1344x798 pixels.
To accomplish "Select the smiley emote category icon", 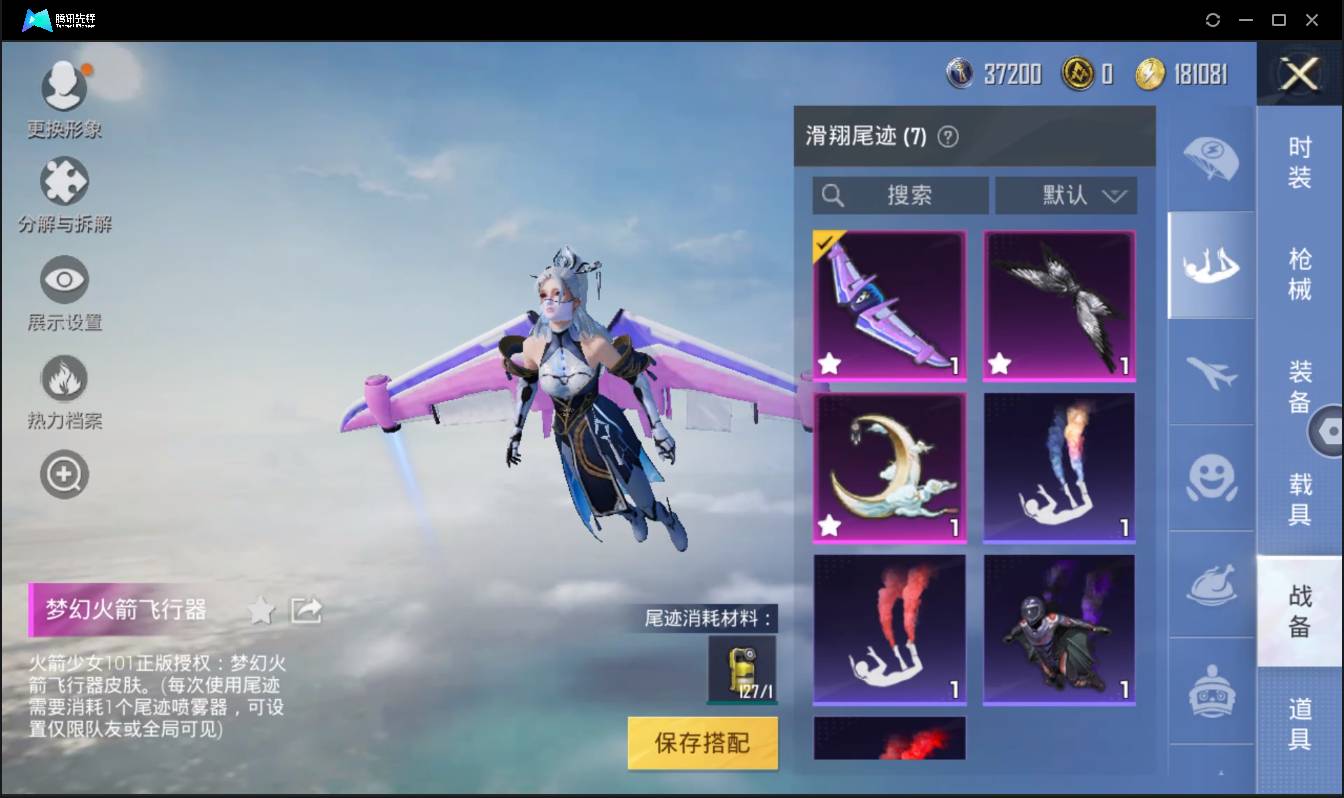I will [1210, 480].
